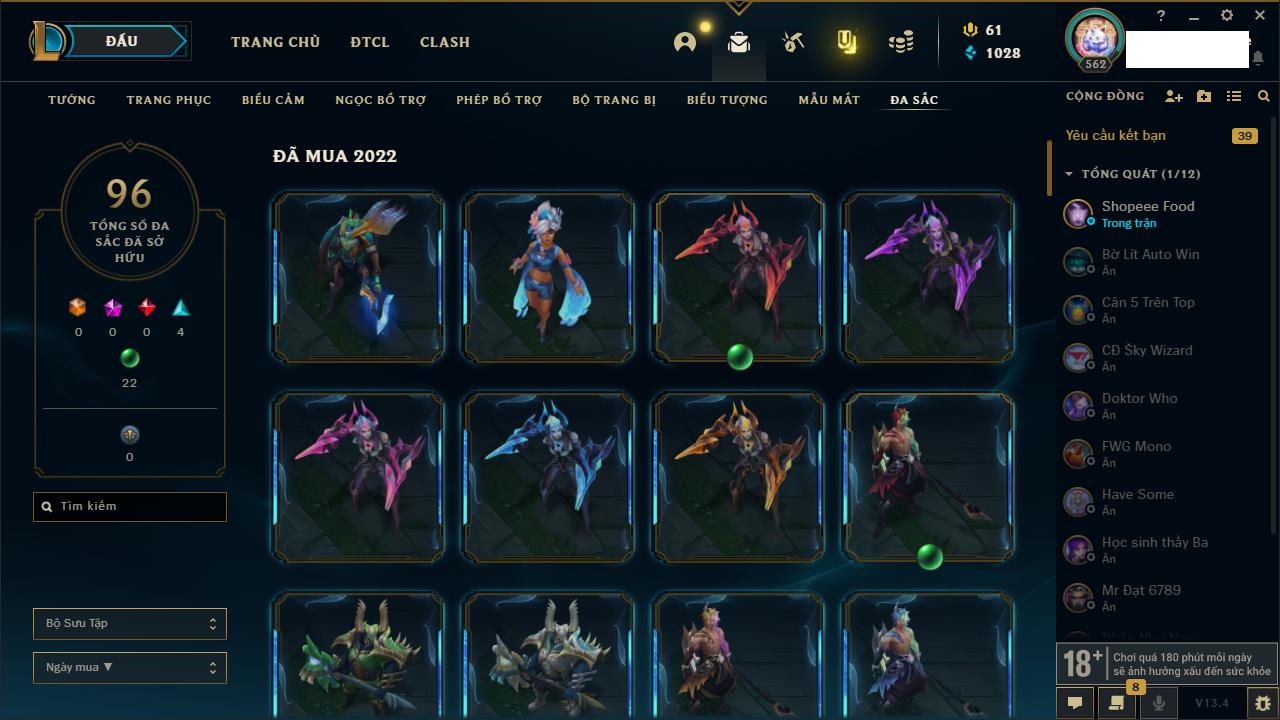The width and height of the screenshot is (1280, 720).
Task: Switch to the TƯỚNG tab
Action: click(x=72, y=100)
